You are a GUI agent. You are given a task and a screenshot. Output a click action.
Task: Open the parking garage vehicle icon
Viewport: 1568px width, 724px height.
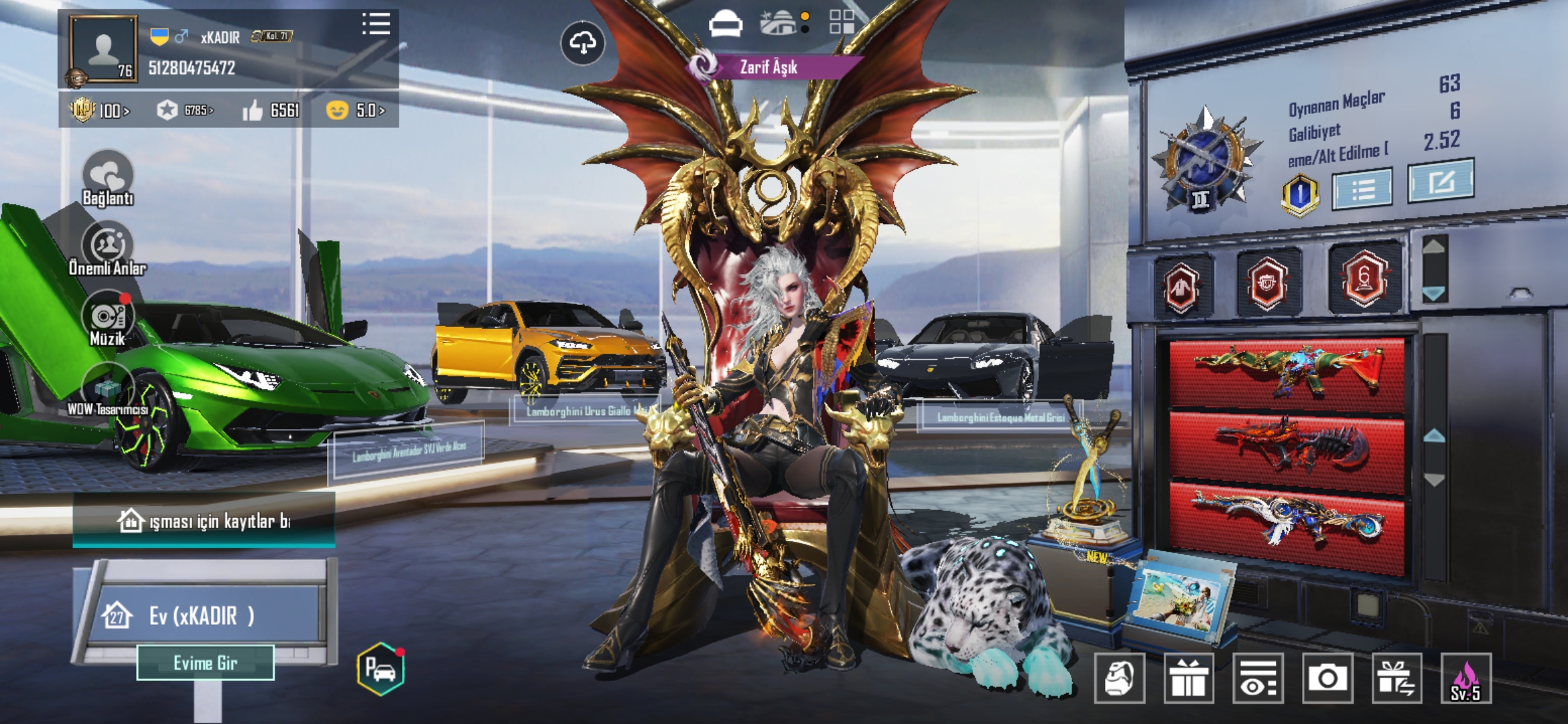(381, 669)
